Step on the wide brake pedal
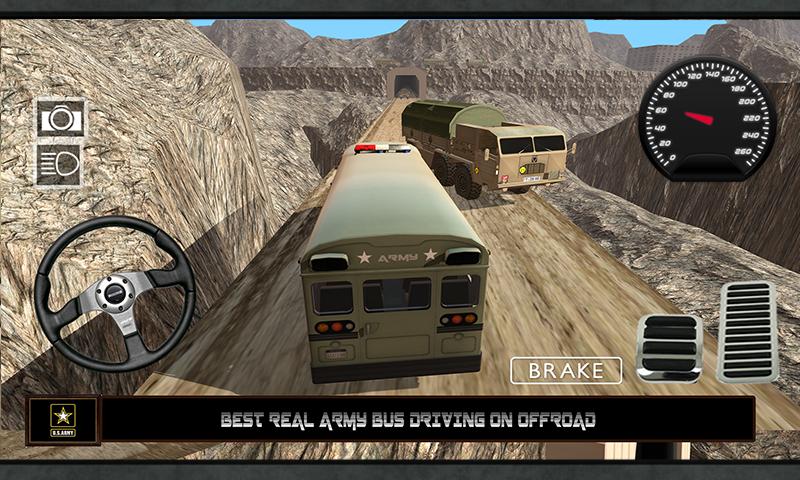The image size is (800, 480). (668, 347)
